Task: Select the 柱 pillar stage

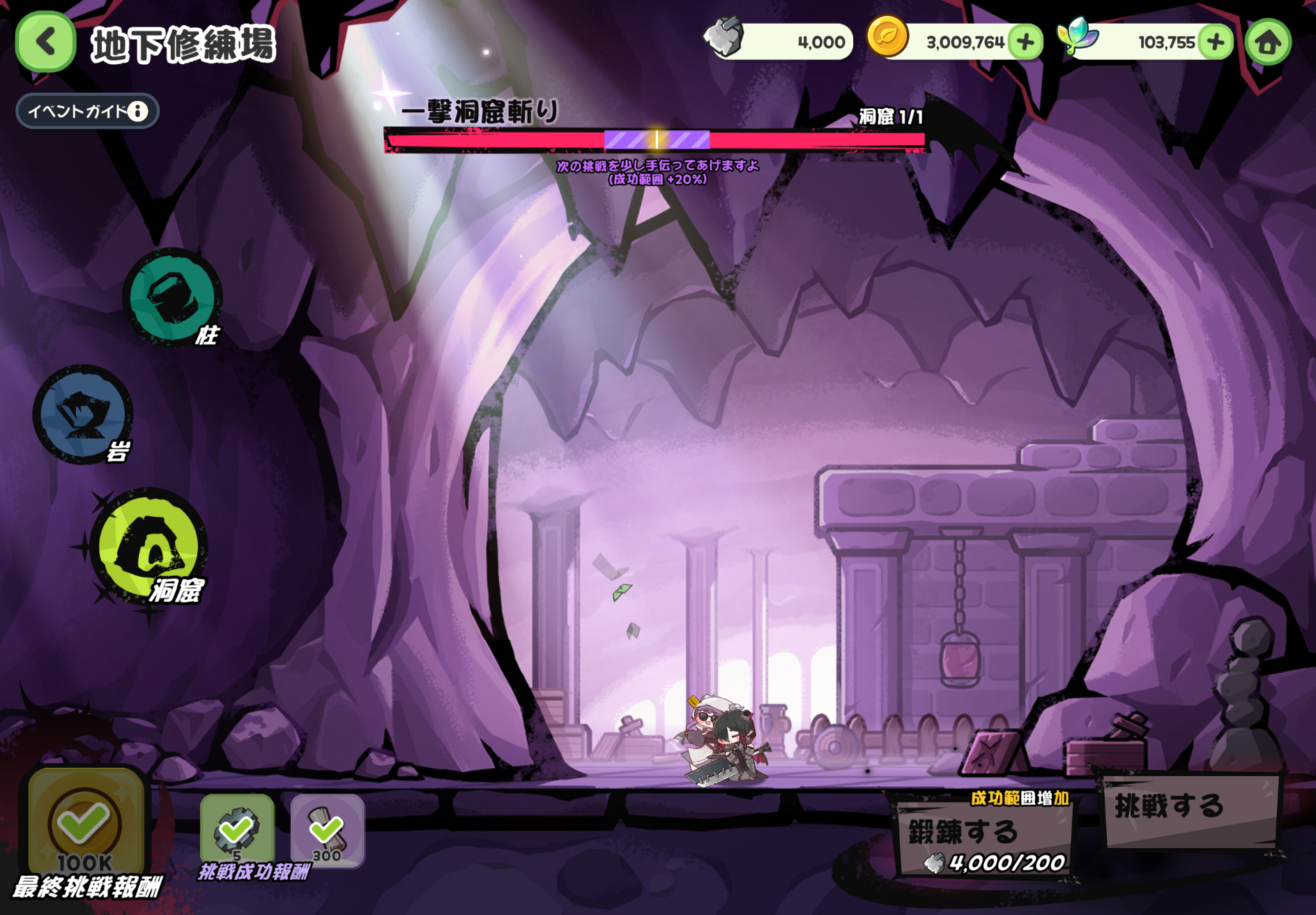Action: click(x=173, y=298)
